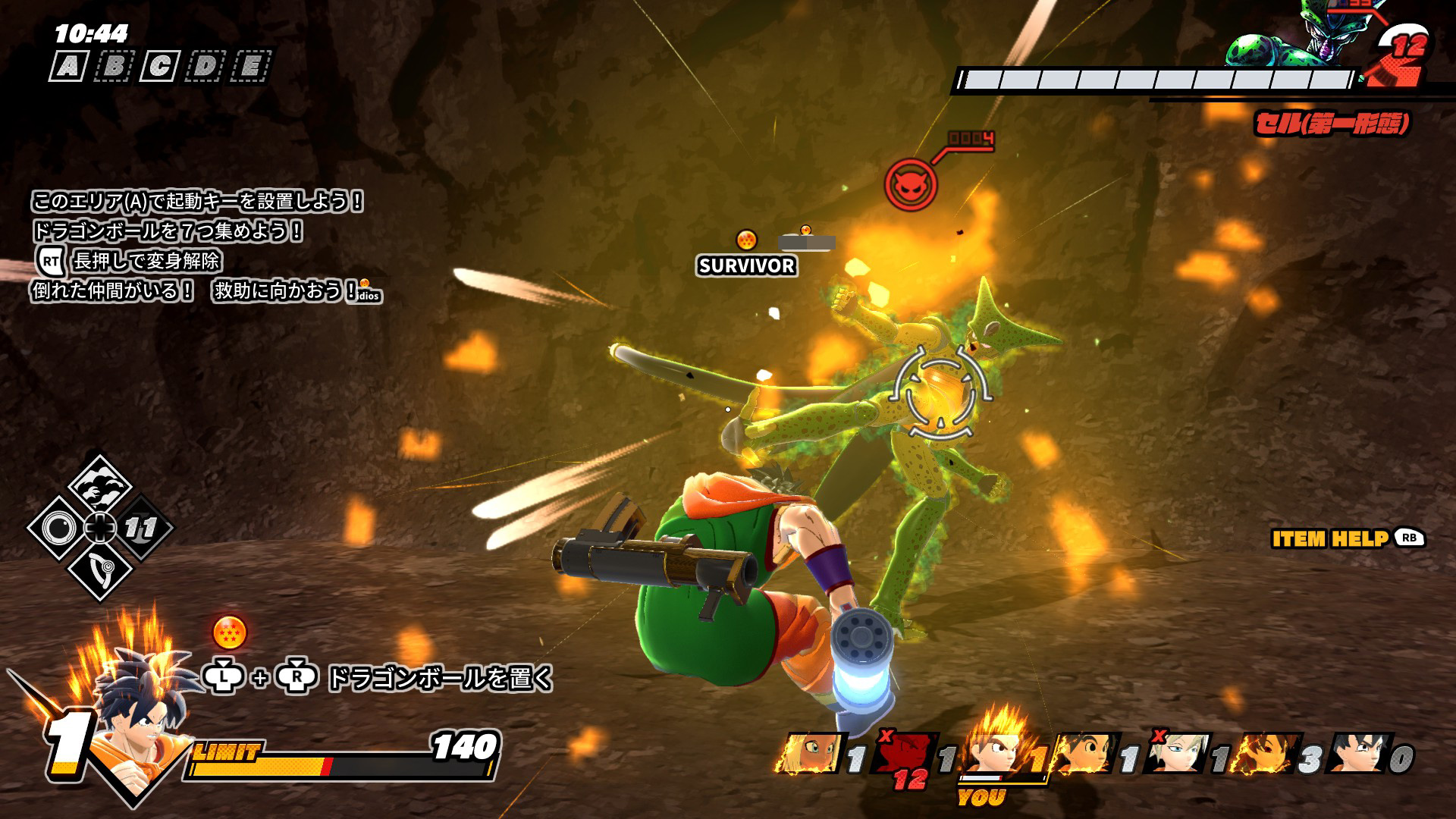The width and height of the screenshot is (1456, 819).
Task: Select the level 0 black-haired teammate portrait
Action: click(x=1357, y=753)
